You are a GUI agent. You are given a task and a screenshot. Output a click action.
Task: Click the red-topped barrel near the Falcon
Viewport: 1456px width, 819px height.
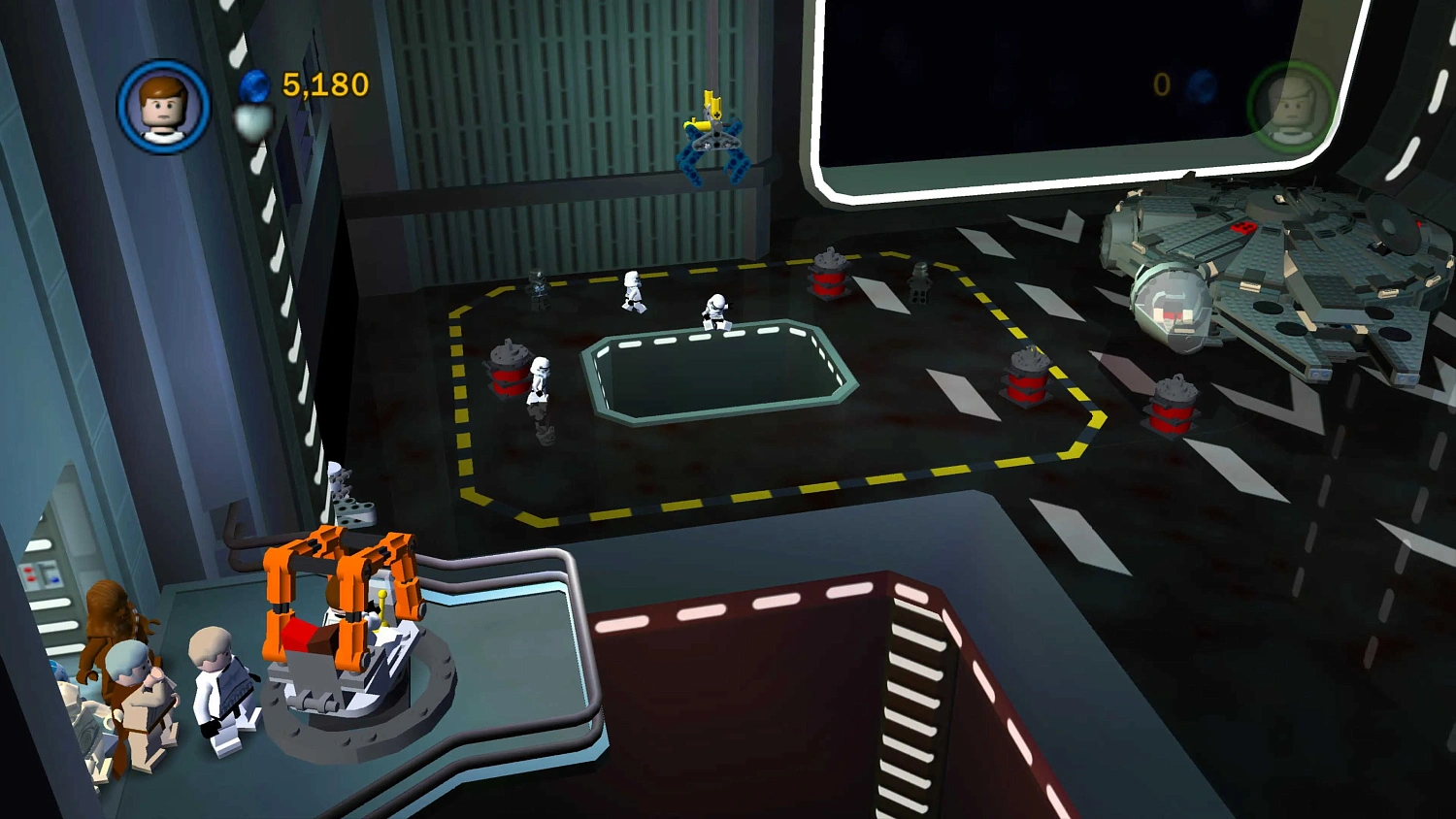coord(1169,408)
